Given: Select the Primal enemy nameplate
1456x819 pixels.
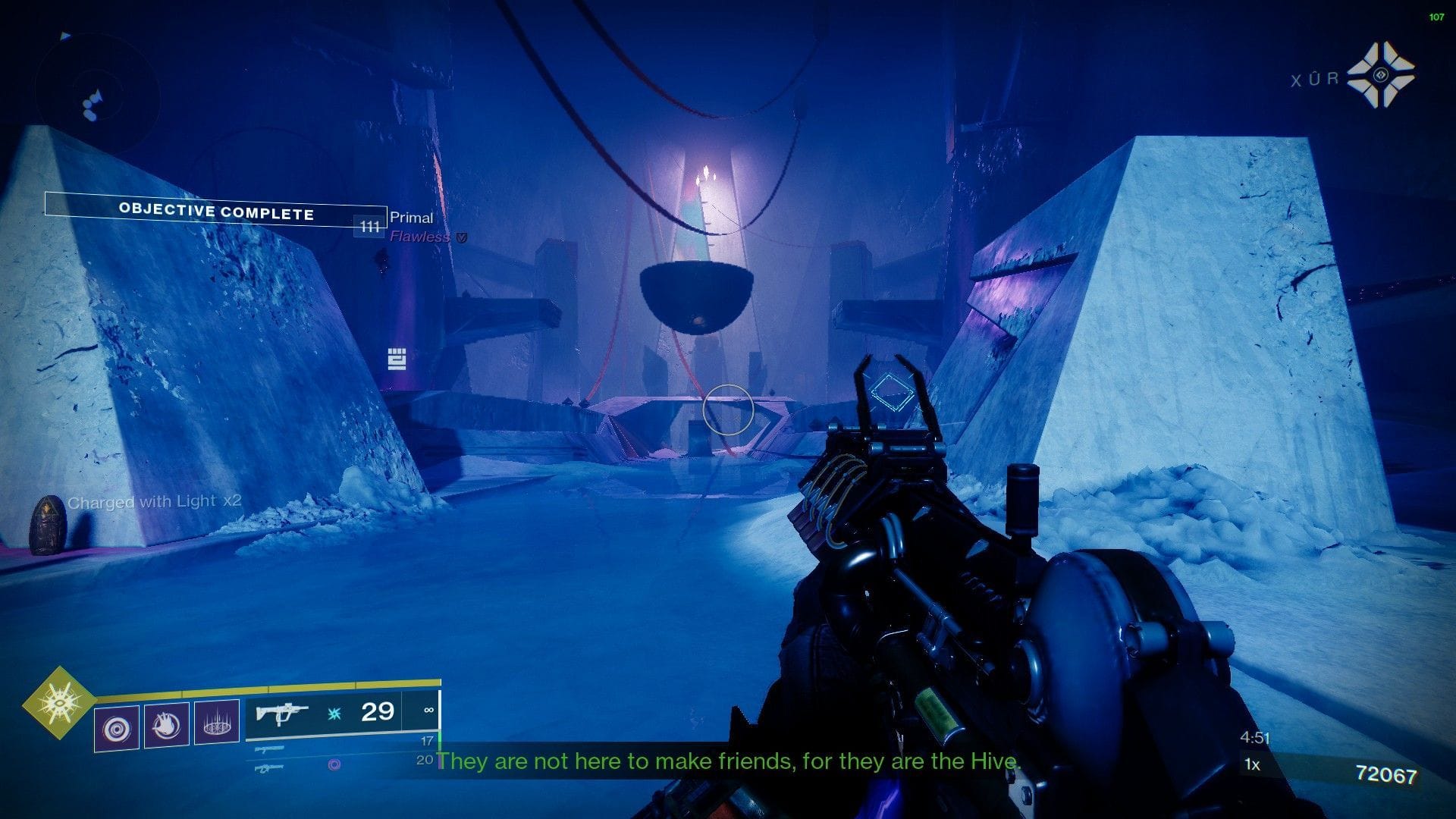Looking at the screenshot, I should (411, 218).
